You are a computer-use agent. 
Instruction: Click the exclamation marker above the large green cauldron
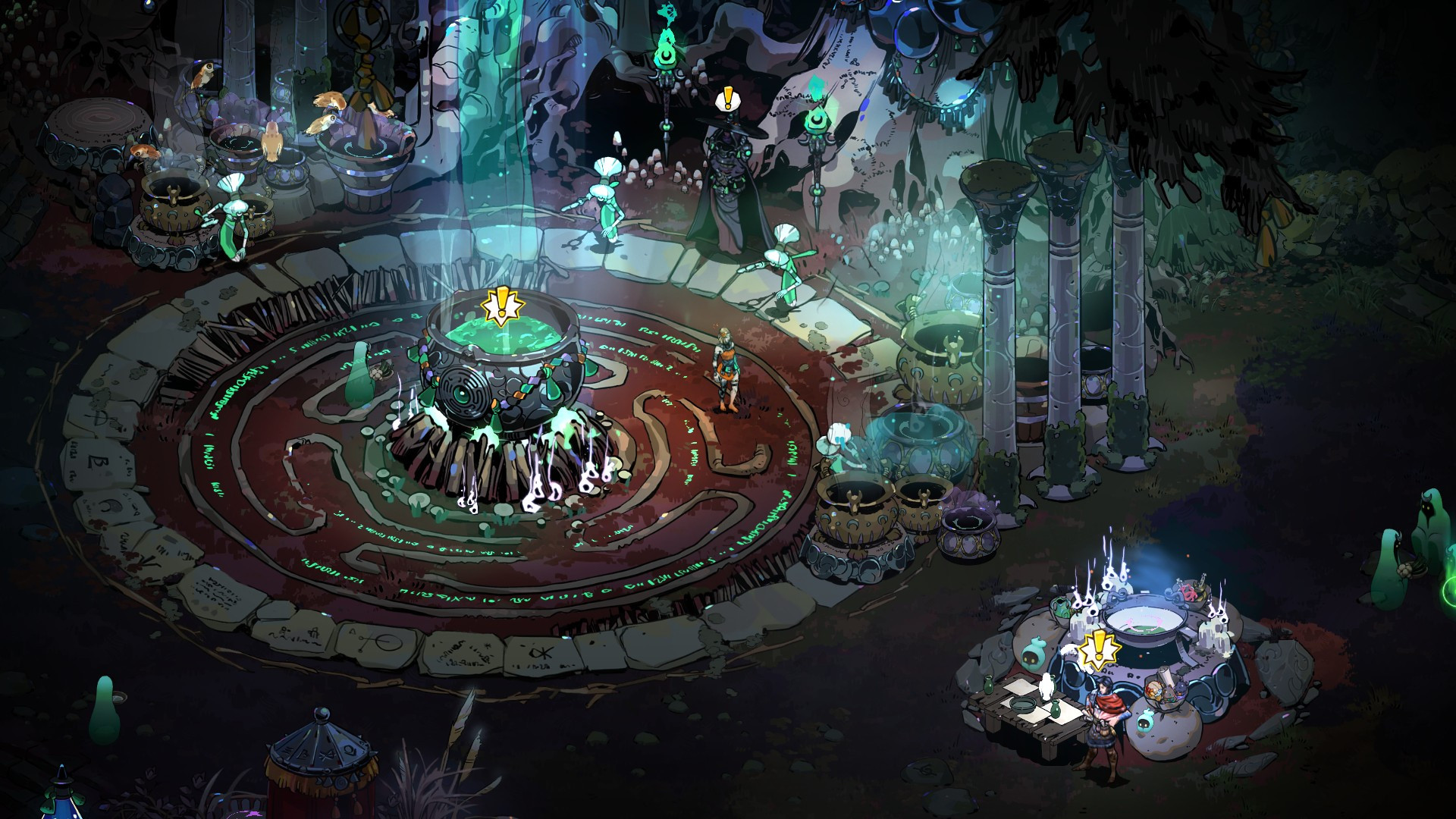click(x=502, y=307)
